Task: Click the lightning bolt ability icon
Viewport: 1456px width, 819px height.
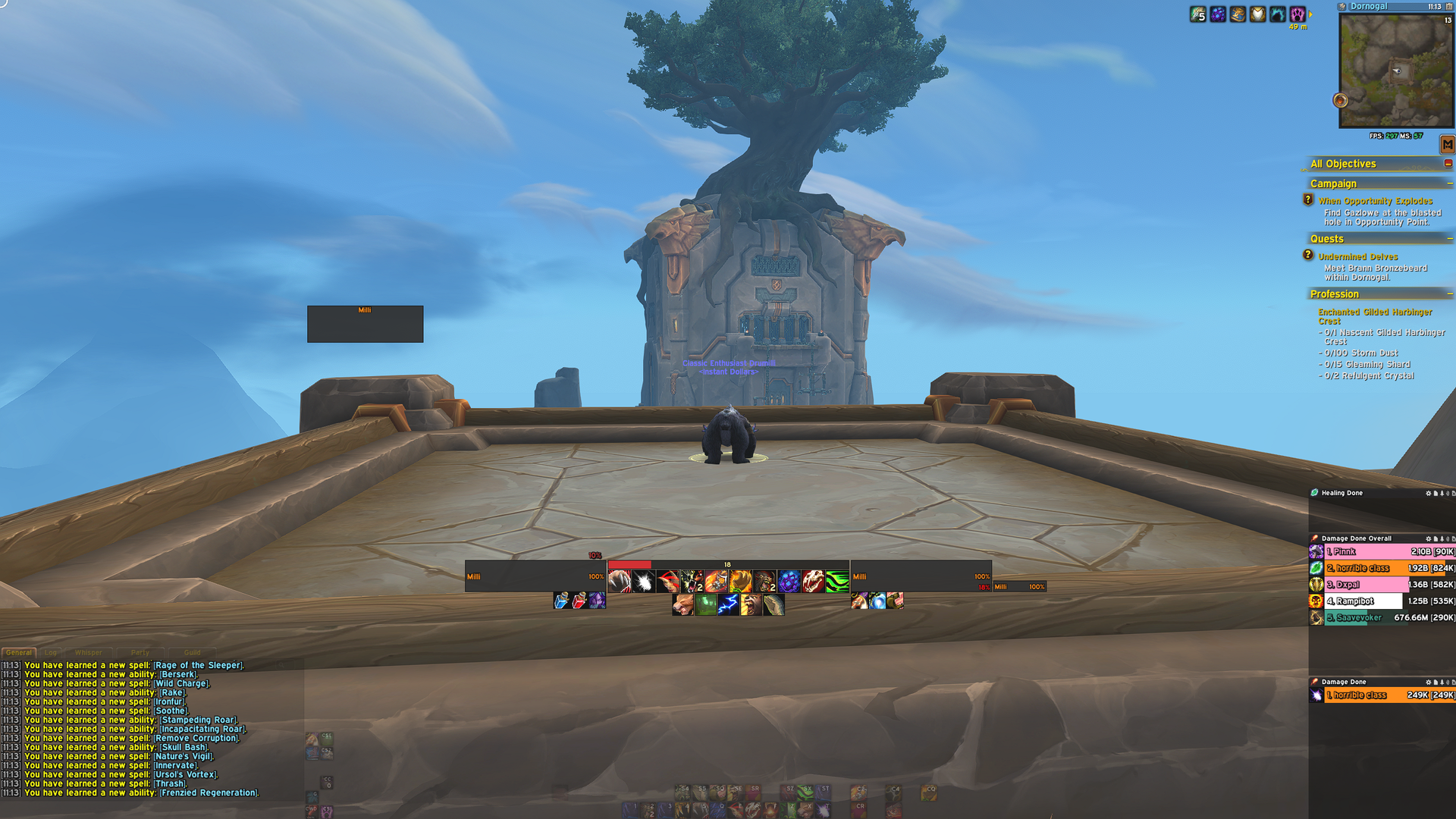Action: pyautogui.click(x=728, y=605)
